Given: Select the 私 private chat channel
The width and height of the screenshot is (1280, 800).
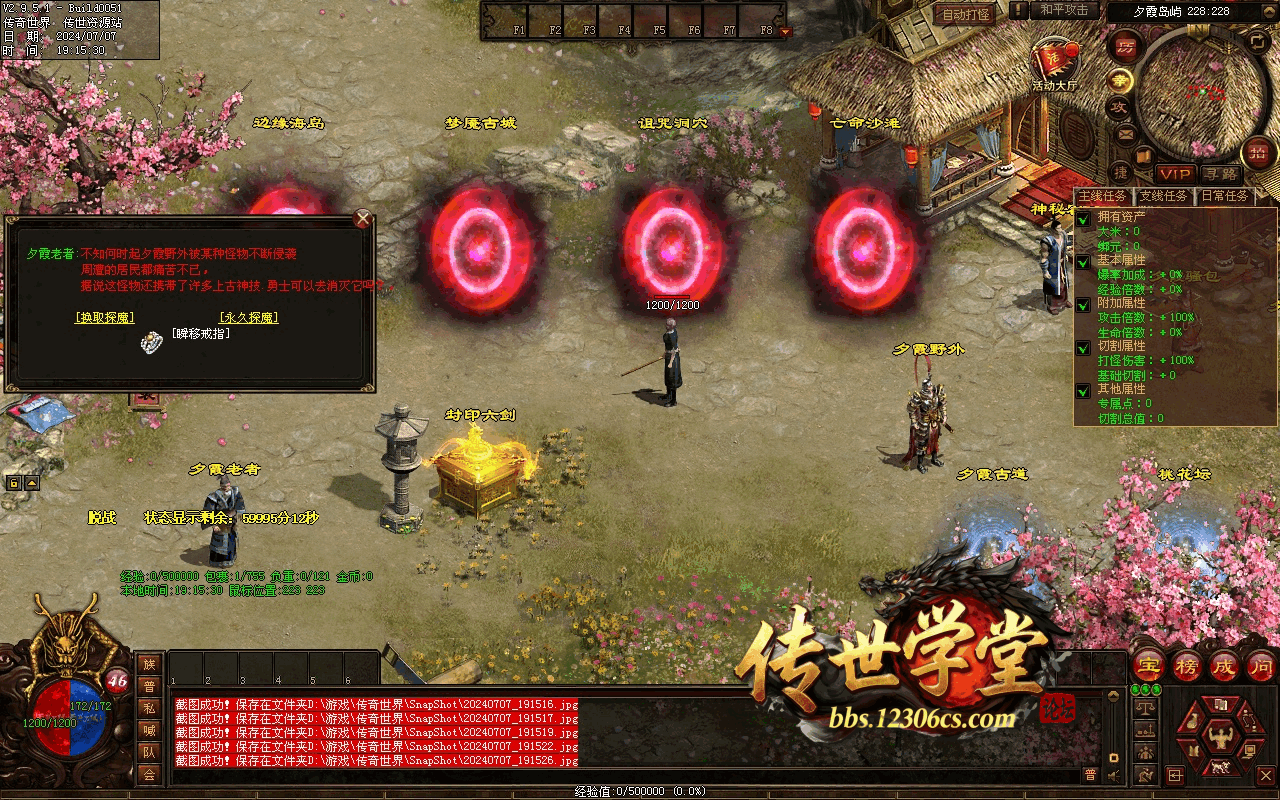Looking at the screenshot, I should 149,708.
